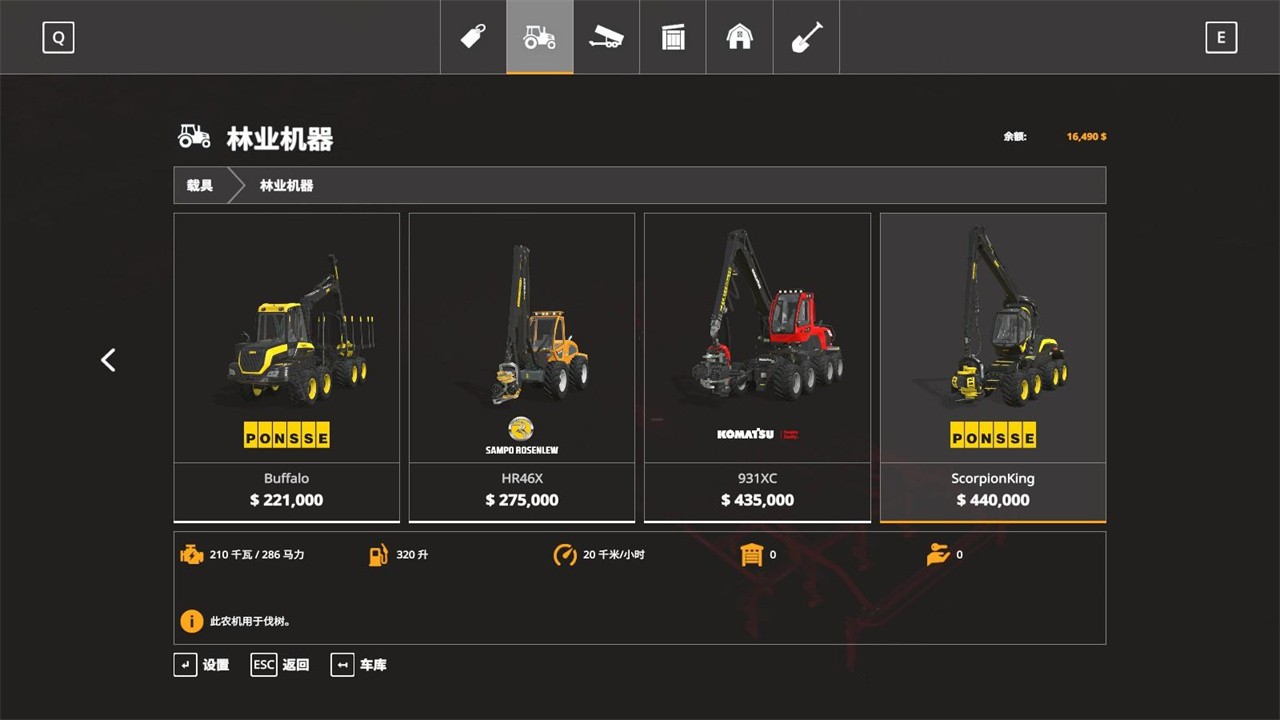
Task: Switch to the tractor vehicles tab
Action: point(540,37)
